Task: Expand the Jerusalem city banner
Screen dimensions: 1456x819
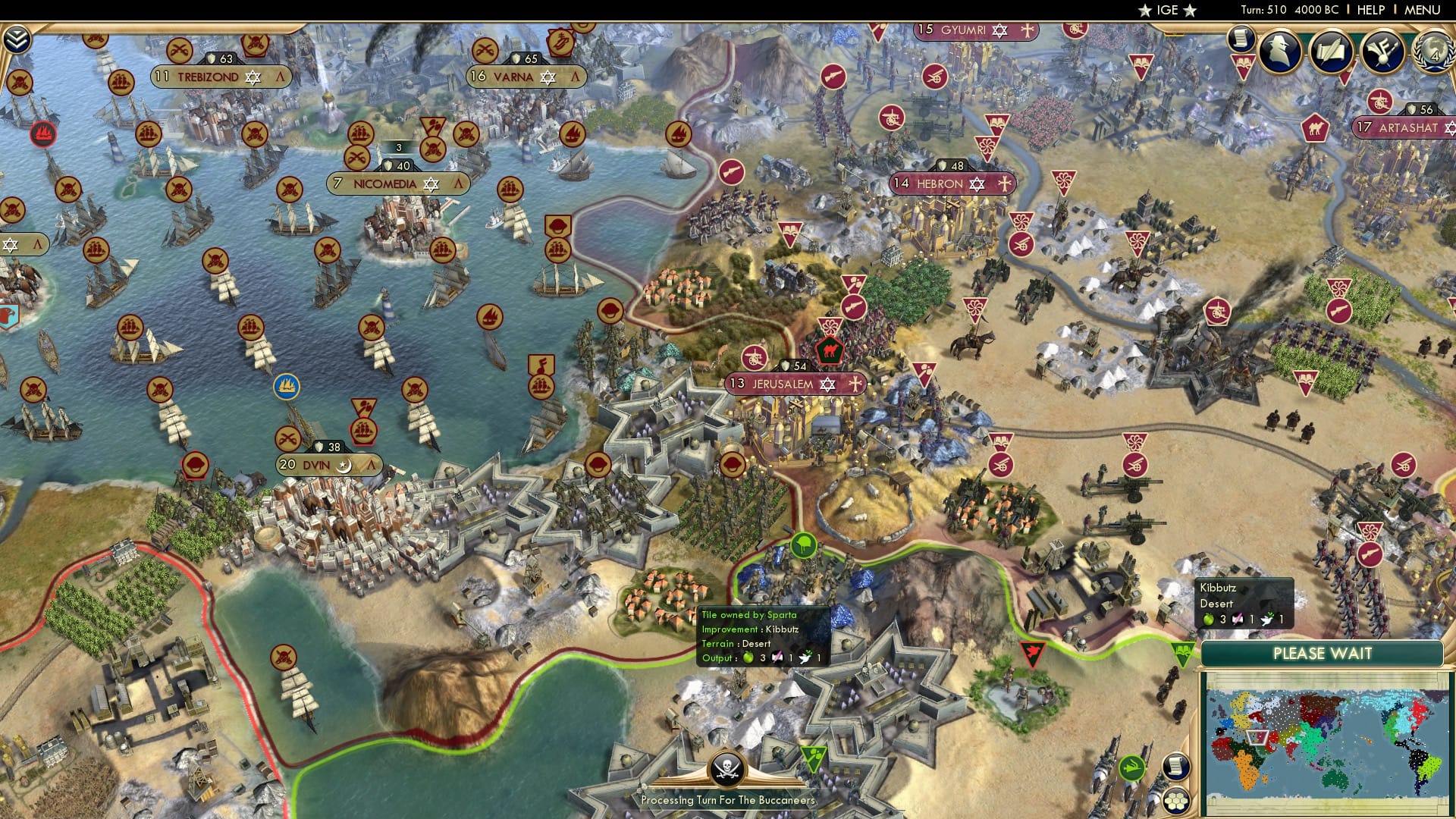Action: (796, 384)
